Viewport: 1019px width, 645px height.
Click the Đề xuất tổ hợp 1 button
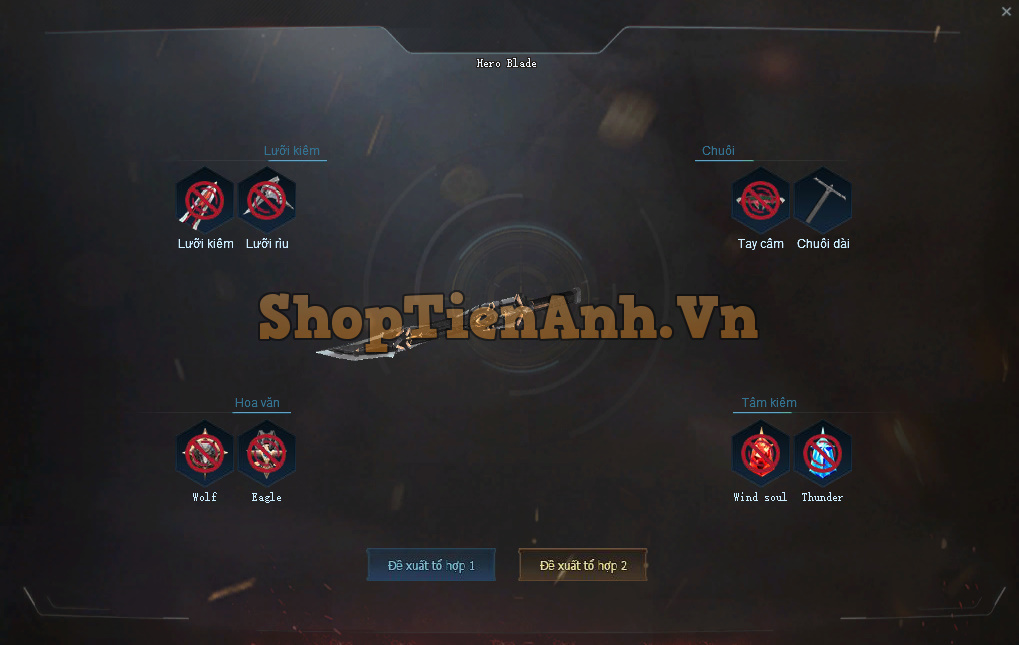431,566
